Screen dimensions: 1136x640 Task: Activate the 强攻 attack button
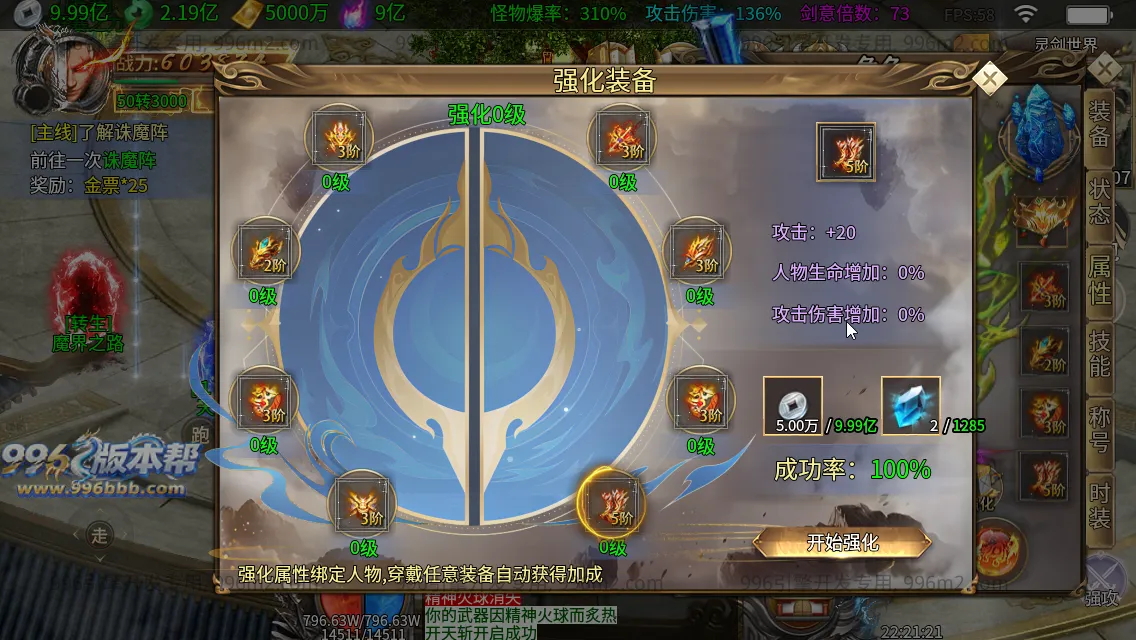pyautogui.click(x=1102, y=580)
